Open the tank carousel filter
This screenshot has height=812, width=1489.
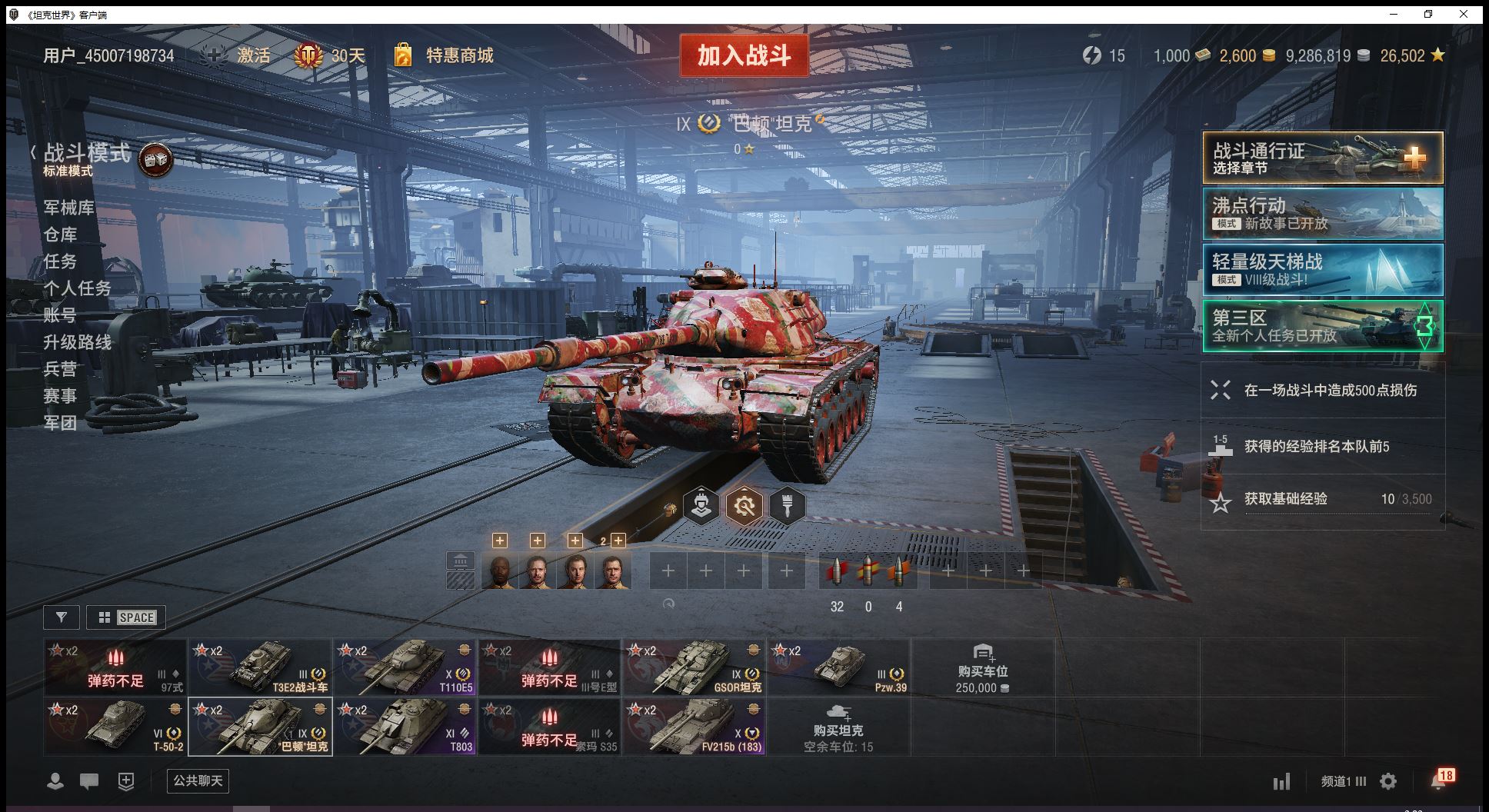click(x=62, y=617)
